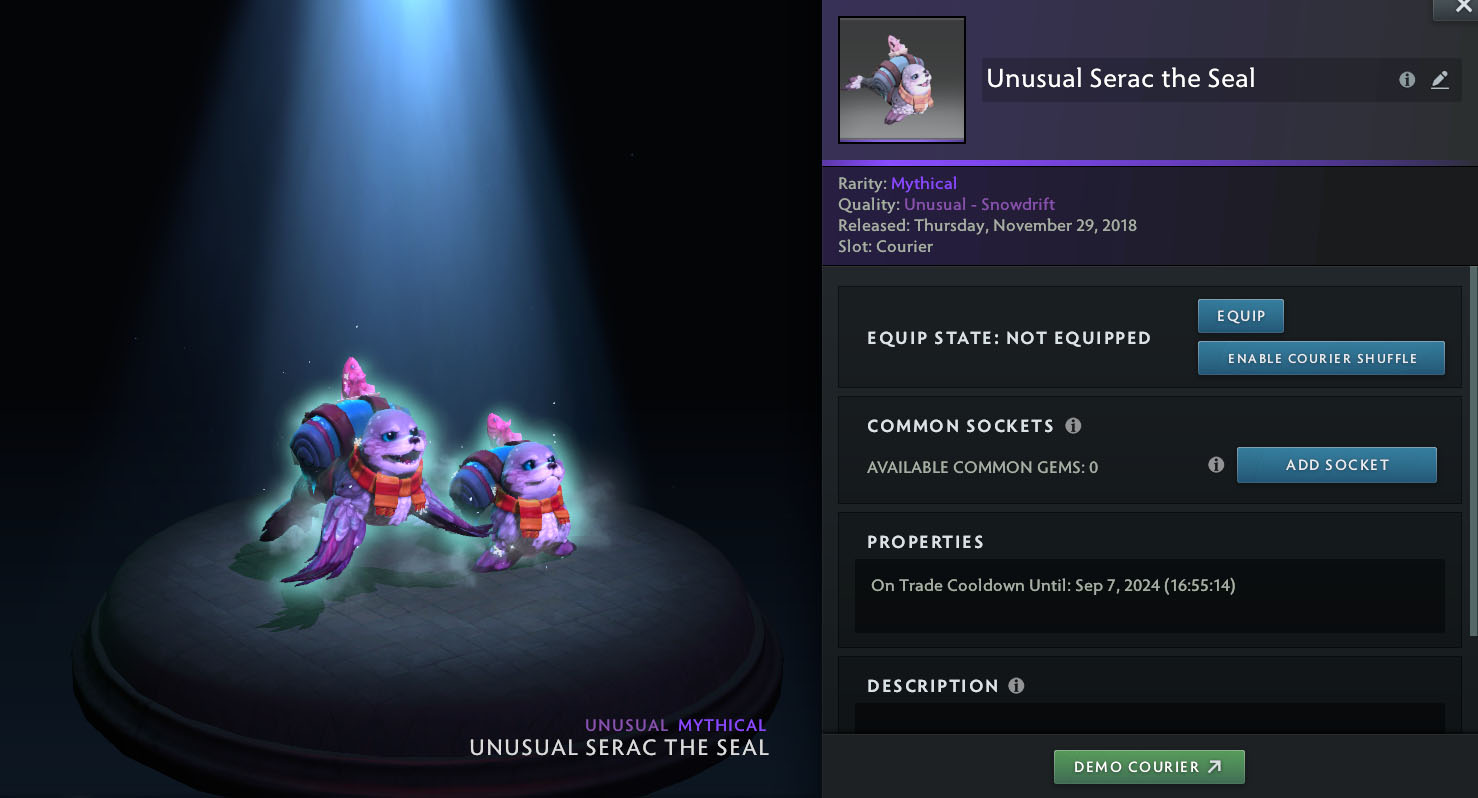This screenshot has height=798, width=1478.
Task: Select the Serac the Seal item thumbnail
Action: click(x=901, y=80)
